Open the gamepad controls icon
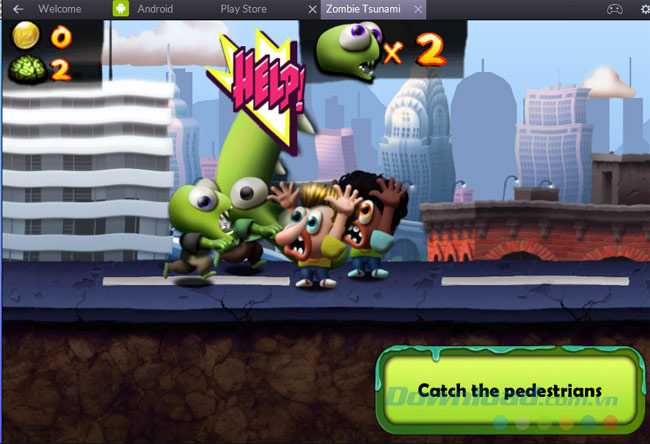Viewport: 650px width, 444px height. click(616, 9)
